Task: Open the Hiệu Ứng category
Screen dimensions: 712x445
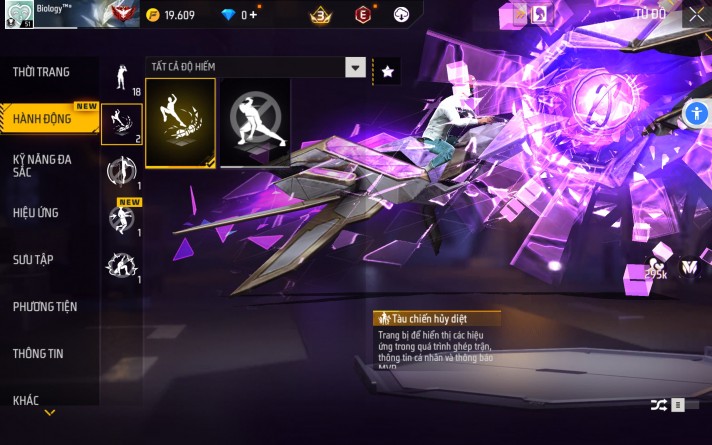Action: click(x=38, y=212)
